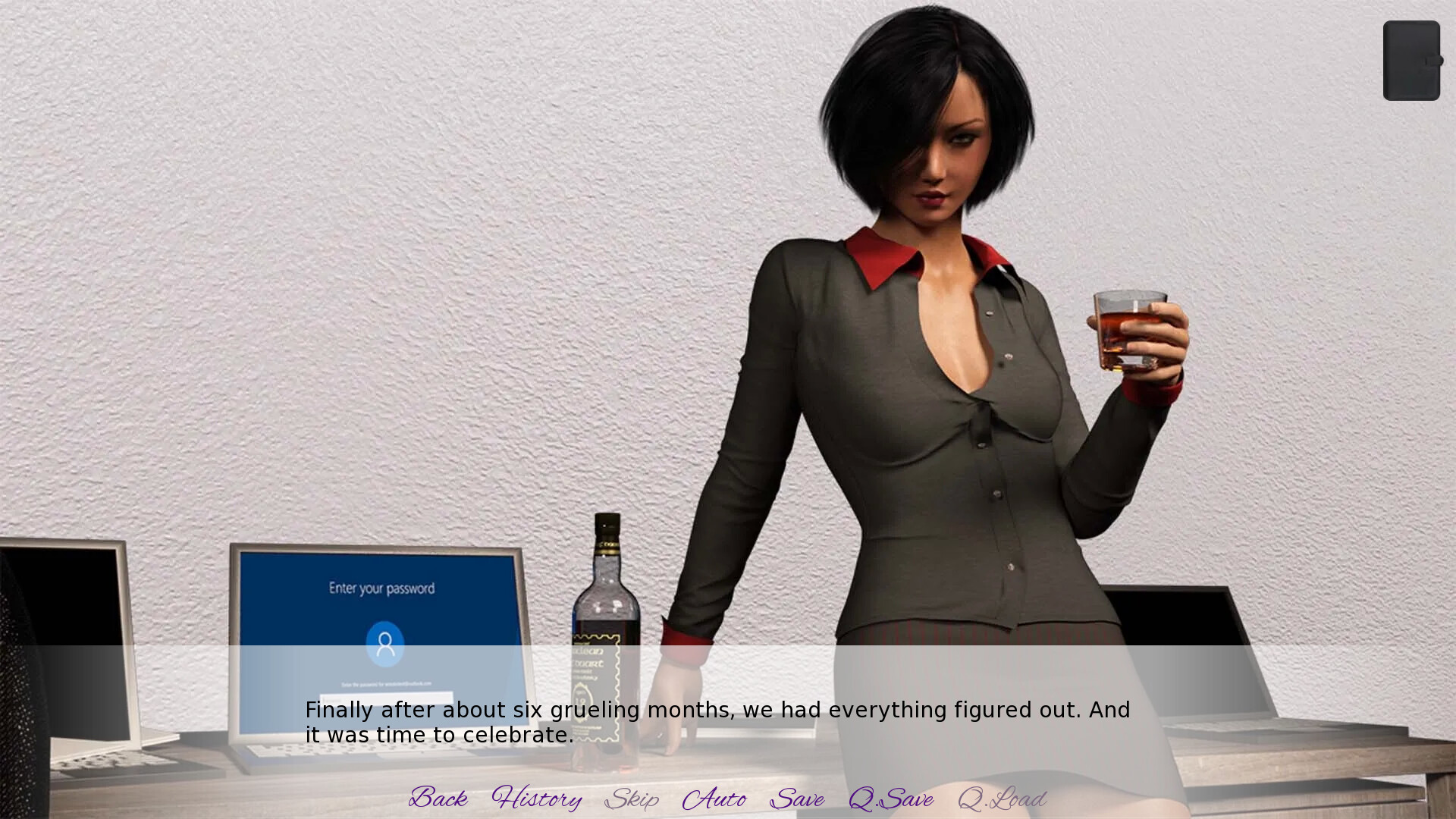
Task: Open the Save screen
Action: click(796, 799)
